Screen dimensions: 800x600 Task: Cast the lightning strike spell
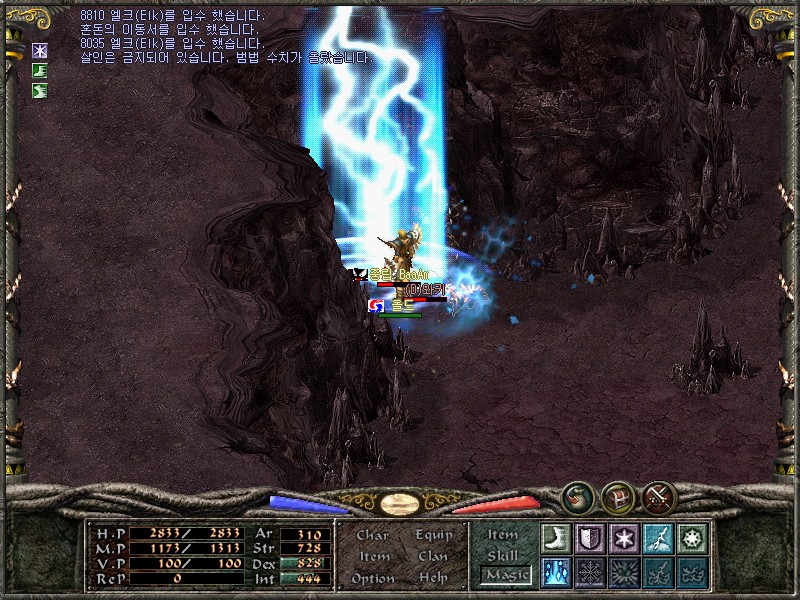(659, 538)
